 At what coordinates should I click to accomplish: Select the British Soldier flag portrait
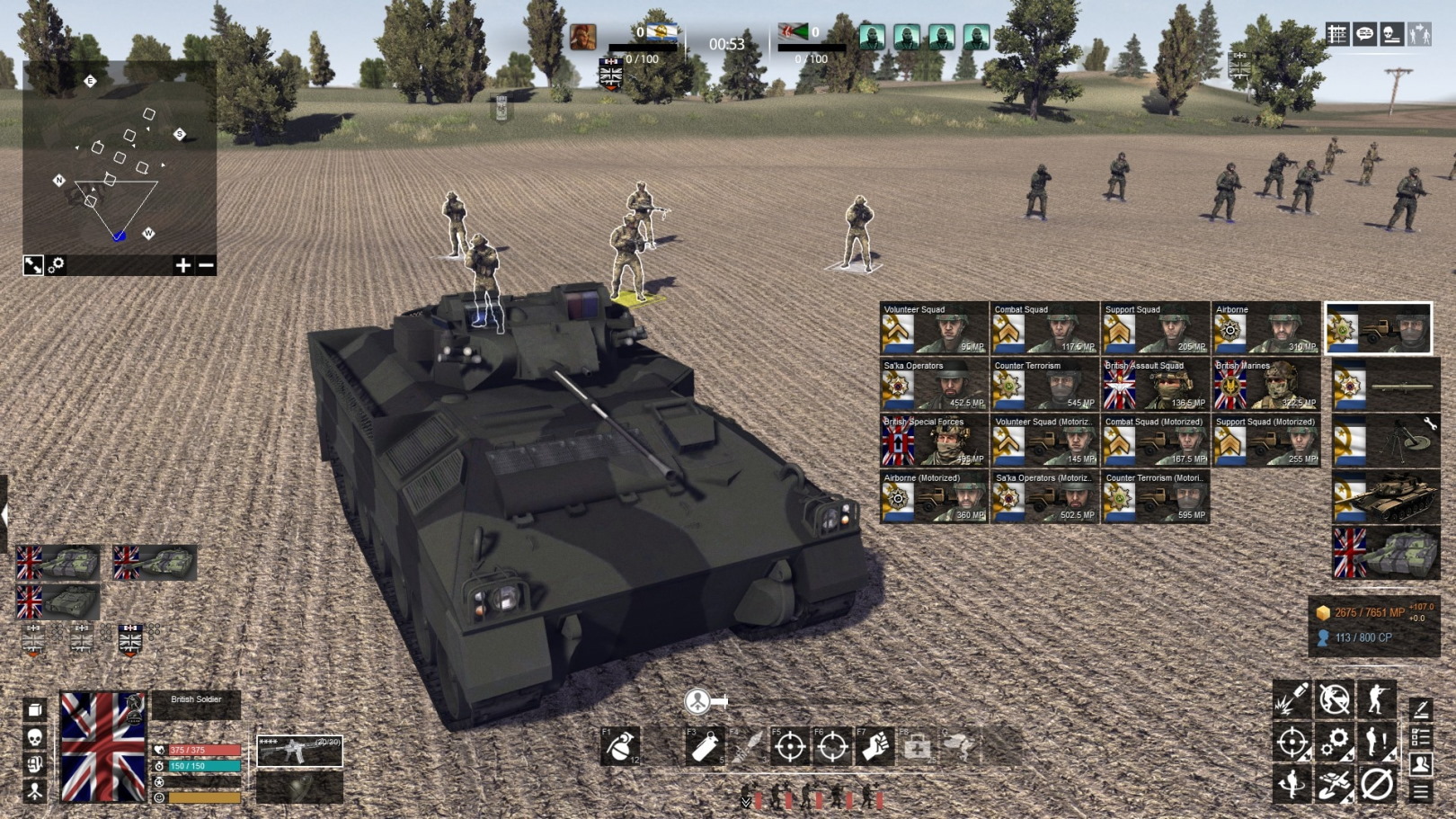pos(102,746)
